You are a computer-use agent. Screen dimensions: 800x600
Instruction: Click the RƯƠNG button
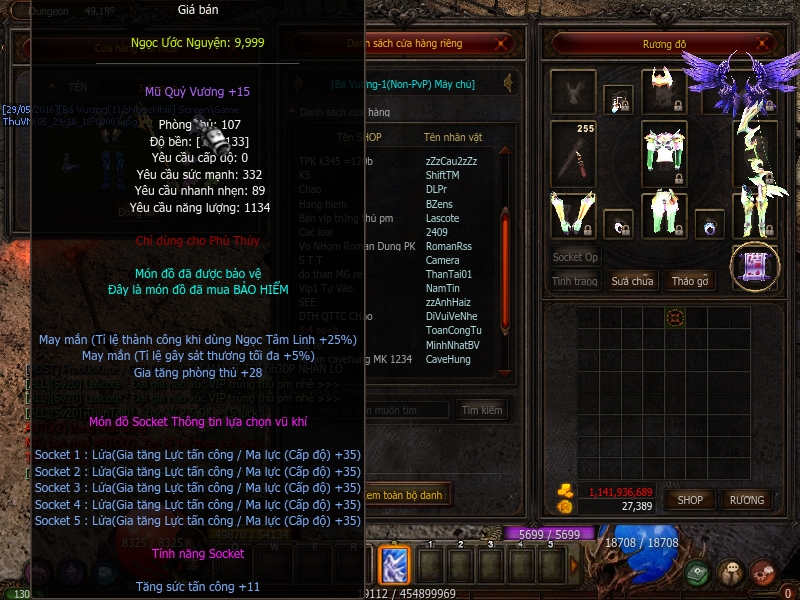tap(746, 499)
